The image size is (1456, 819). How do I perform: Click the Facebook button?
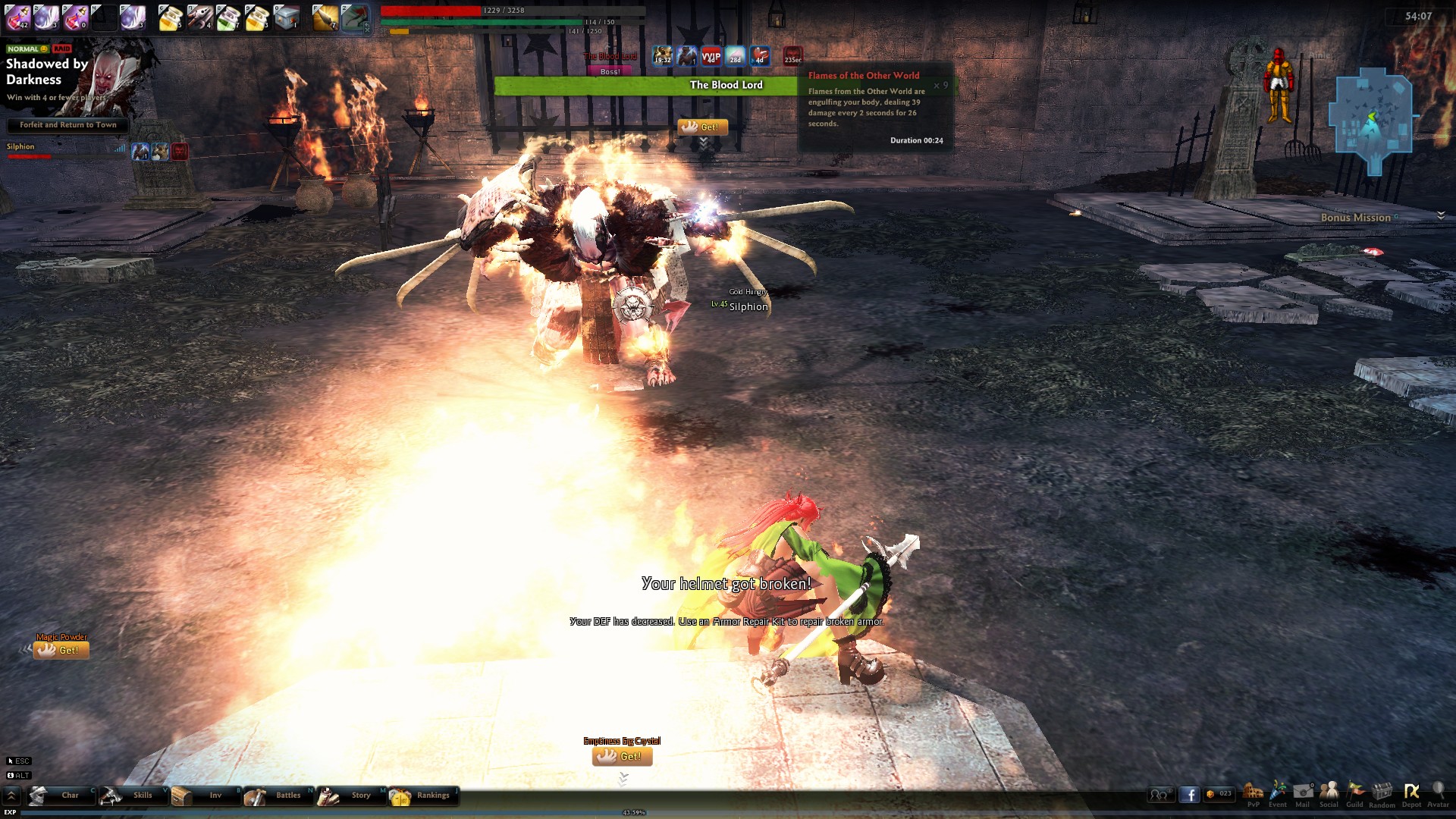coord(1189,795)
